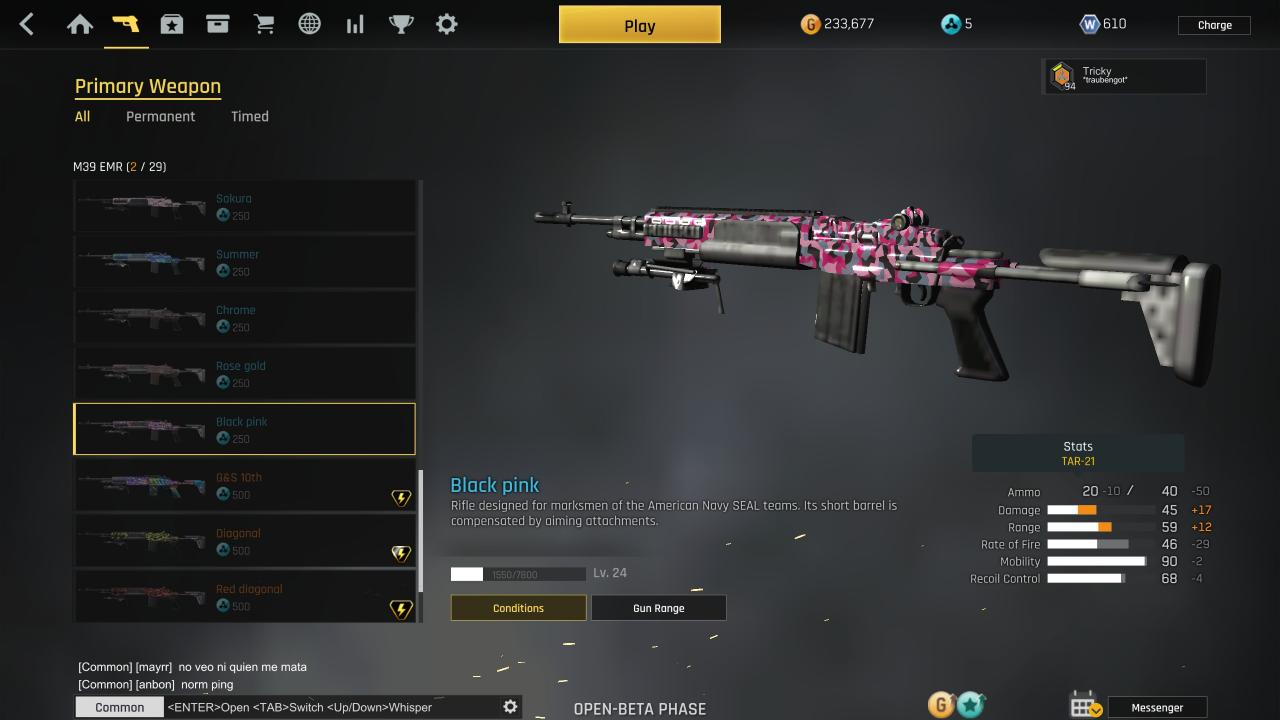Viewport: 1280px width, 720px height.
Task: Choose the Chrome skin row
Action: click(245, 318)
